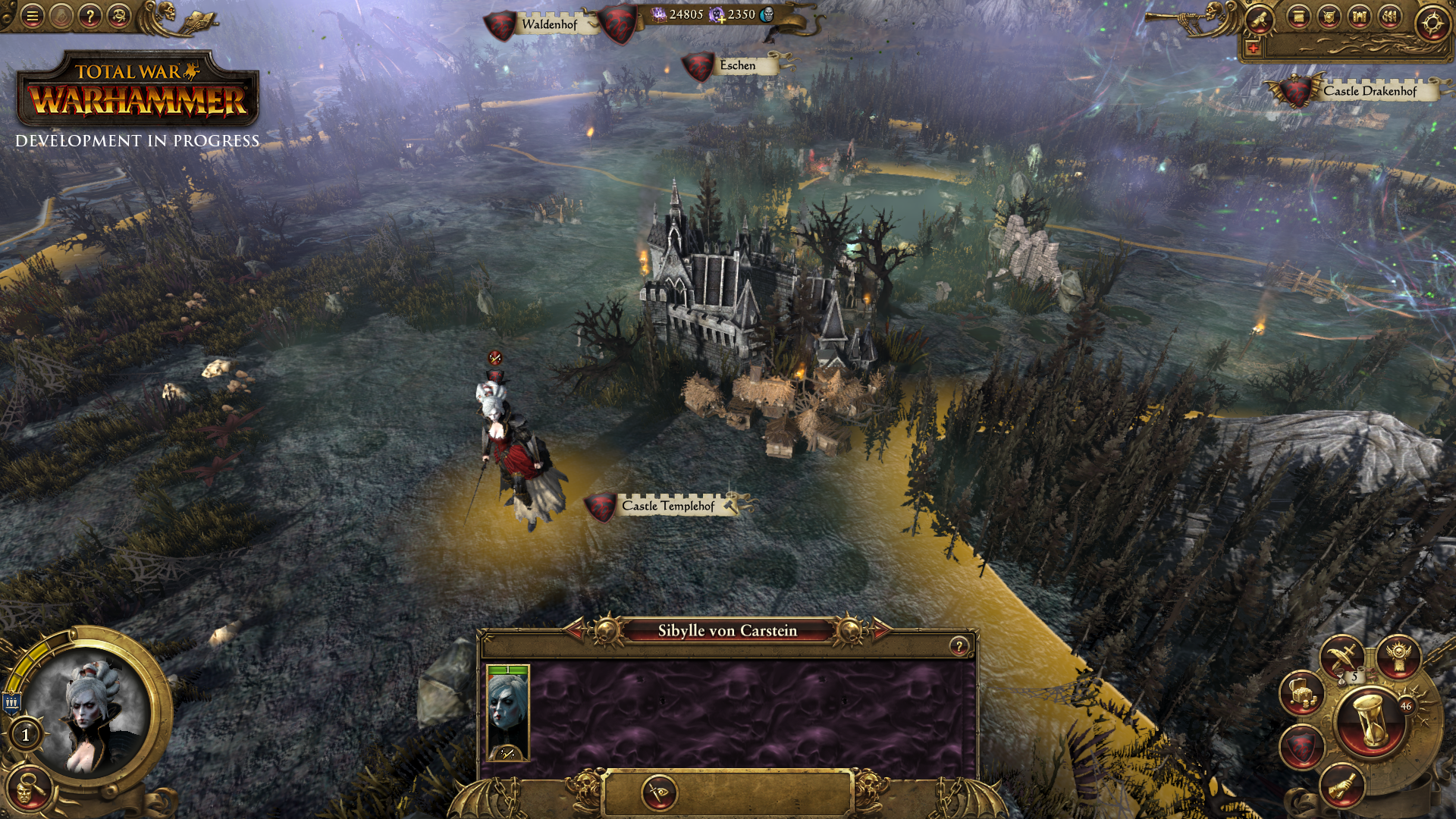The height and width of the screenshot is (819, 1456).
Task: Show the events list parchment icon
Action: [x=1299, y=17]
